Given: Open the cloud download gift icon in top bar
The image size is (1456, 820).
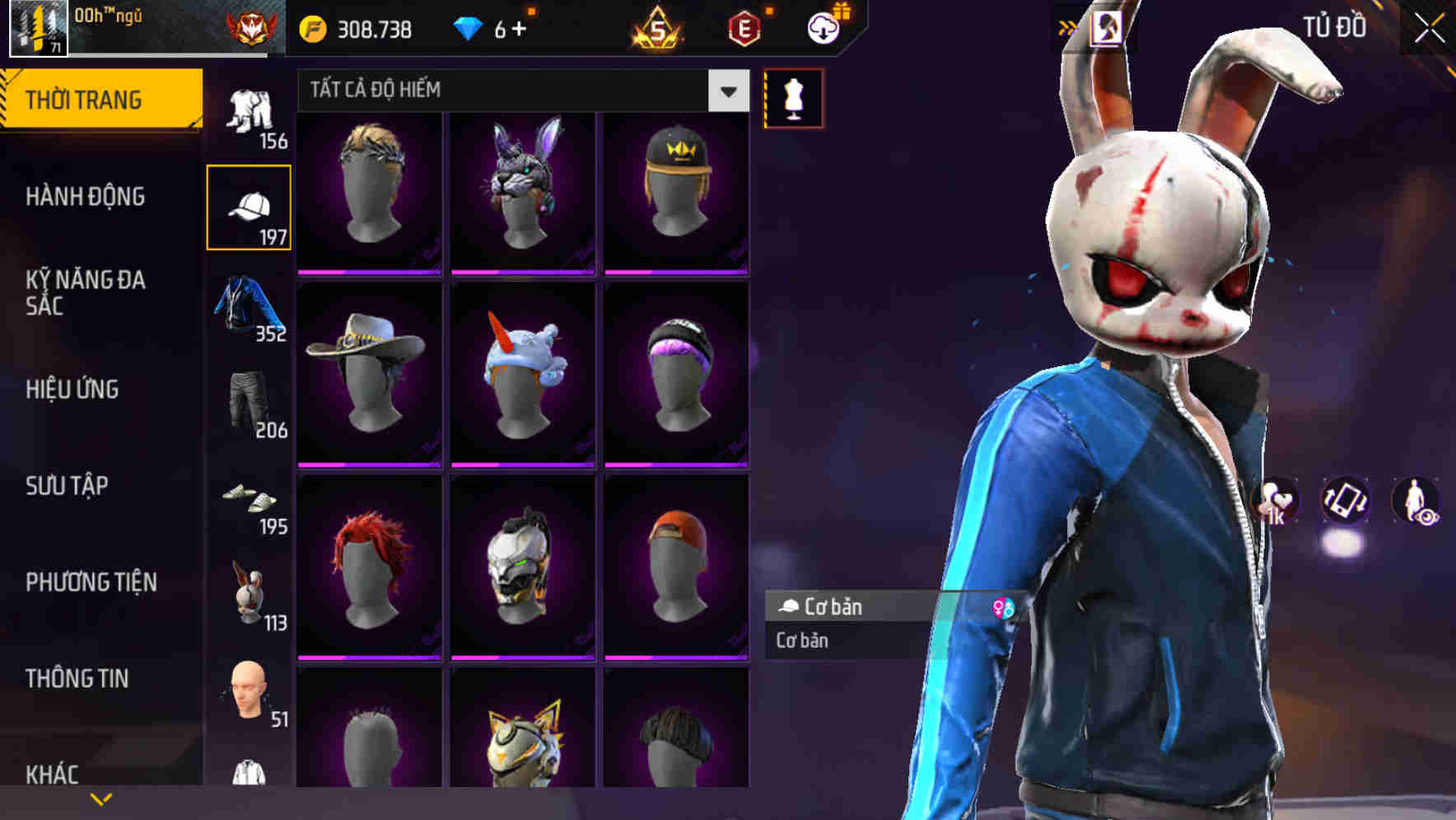Looking at the screenshot, I should pos(823,26).
